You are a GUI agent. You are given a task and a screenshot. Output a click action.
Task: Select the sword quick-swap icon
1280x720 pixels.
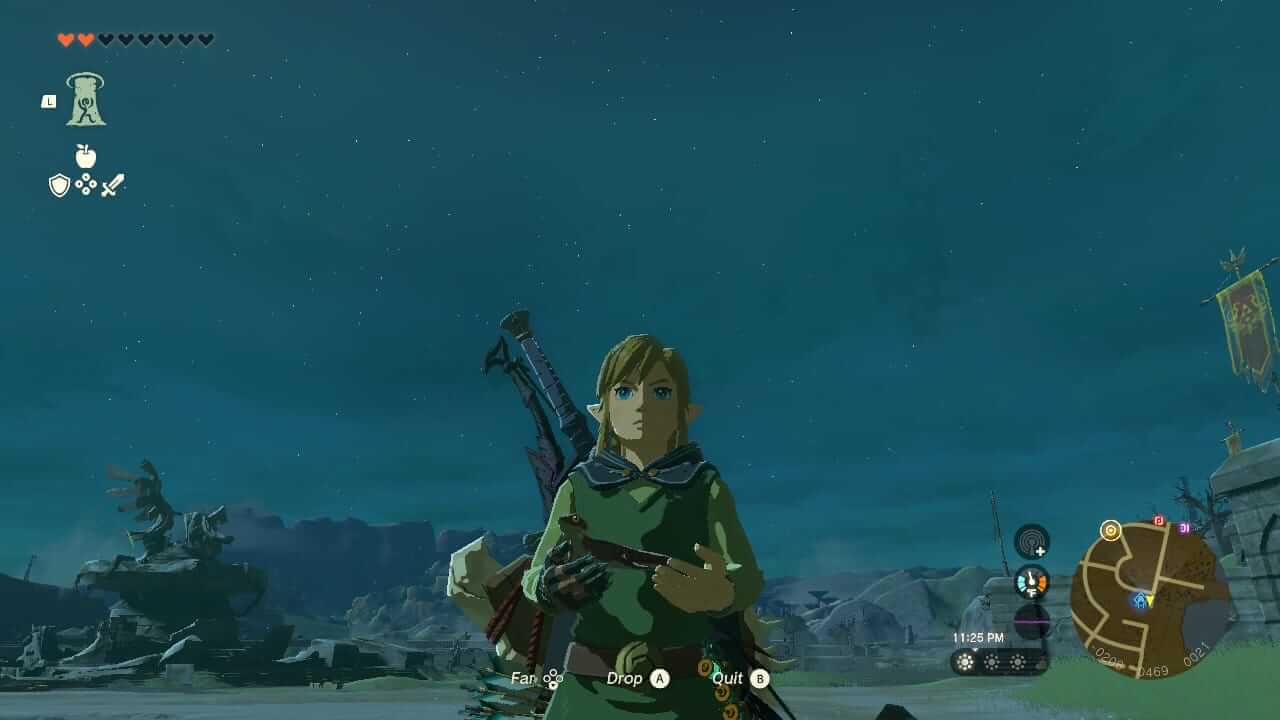point(111,183)
